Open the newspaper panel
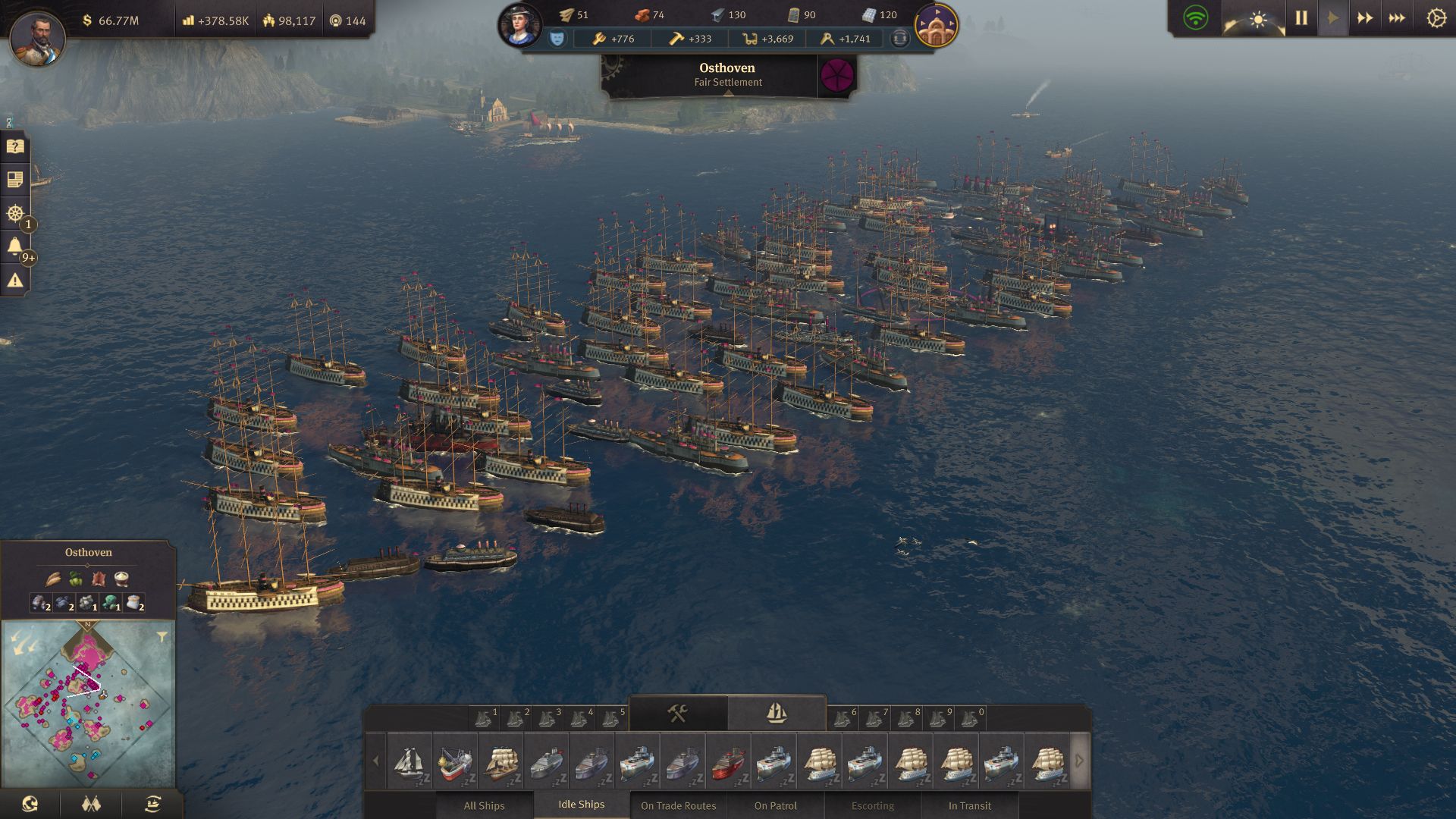This screenshot has width=1456, height=819. click(14, 180)
